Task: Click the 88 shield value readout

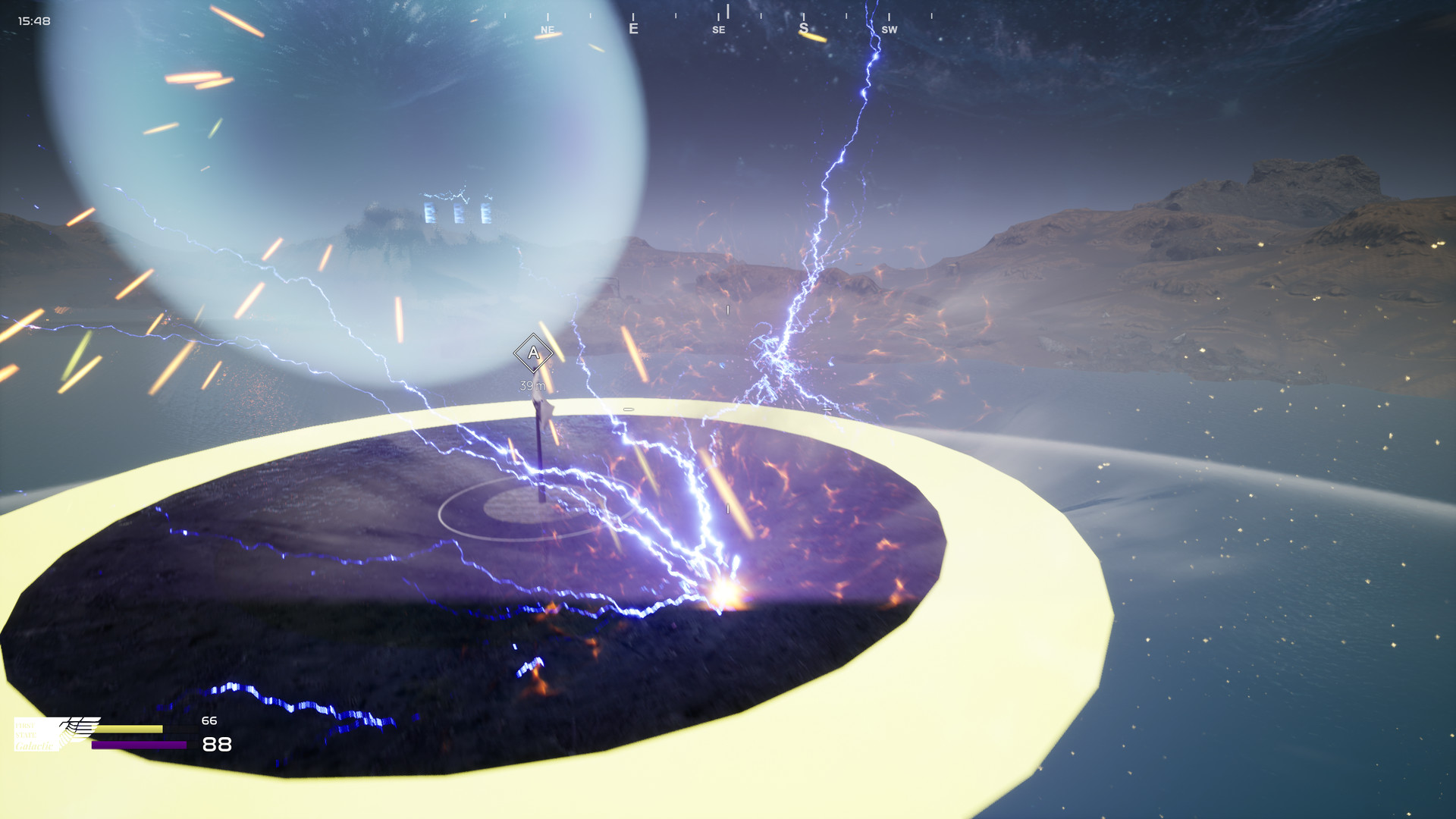Action: click(218, 745)
